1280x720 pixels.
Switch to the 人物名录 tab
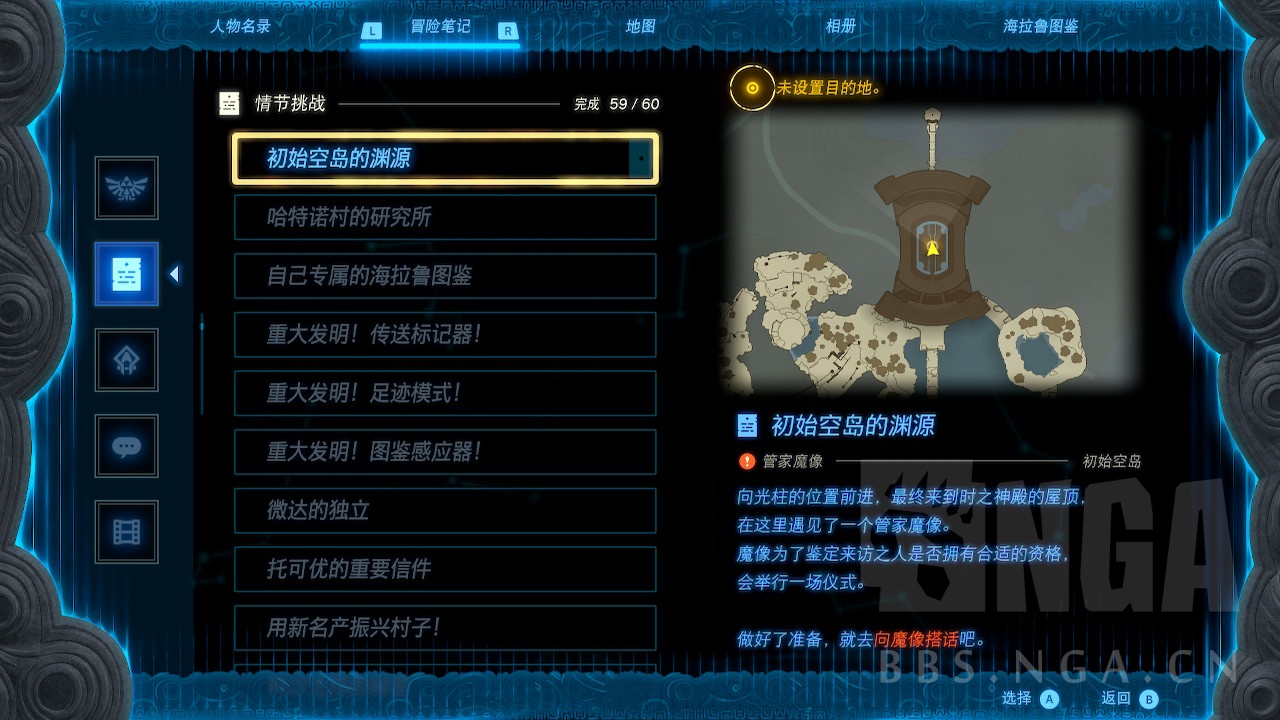click(240, 27)
